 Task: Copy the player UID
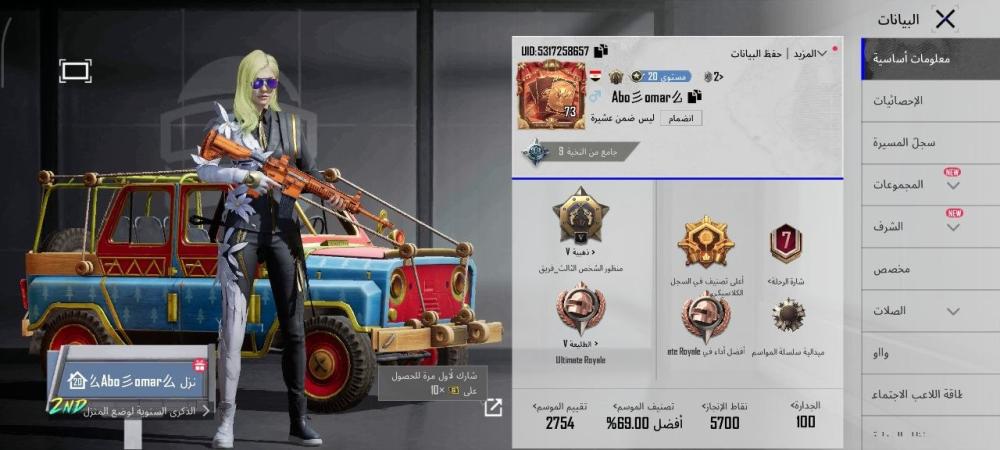click(x=601, y=51)
